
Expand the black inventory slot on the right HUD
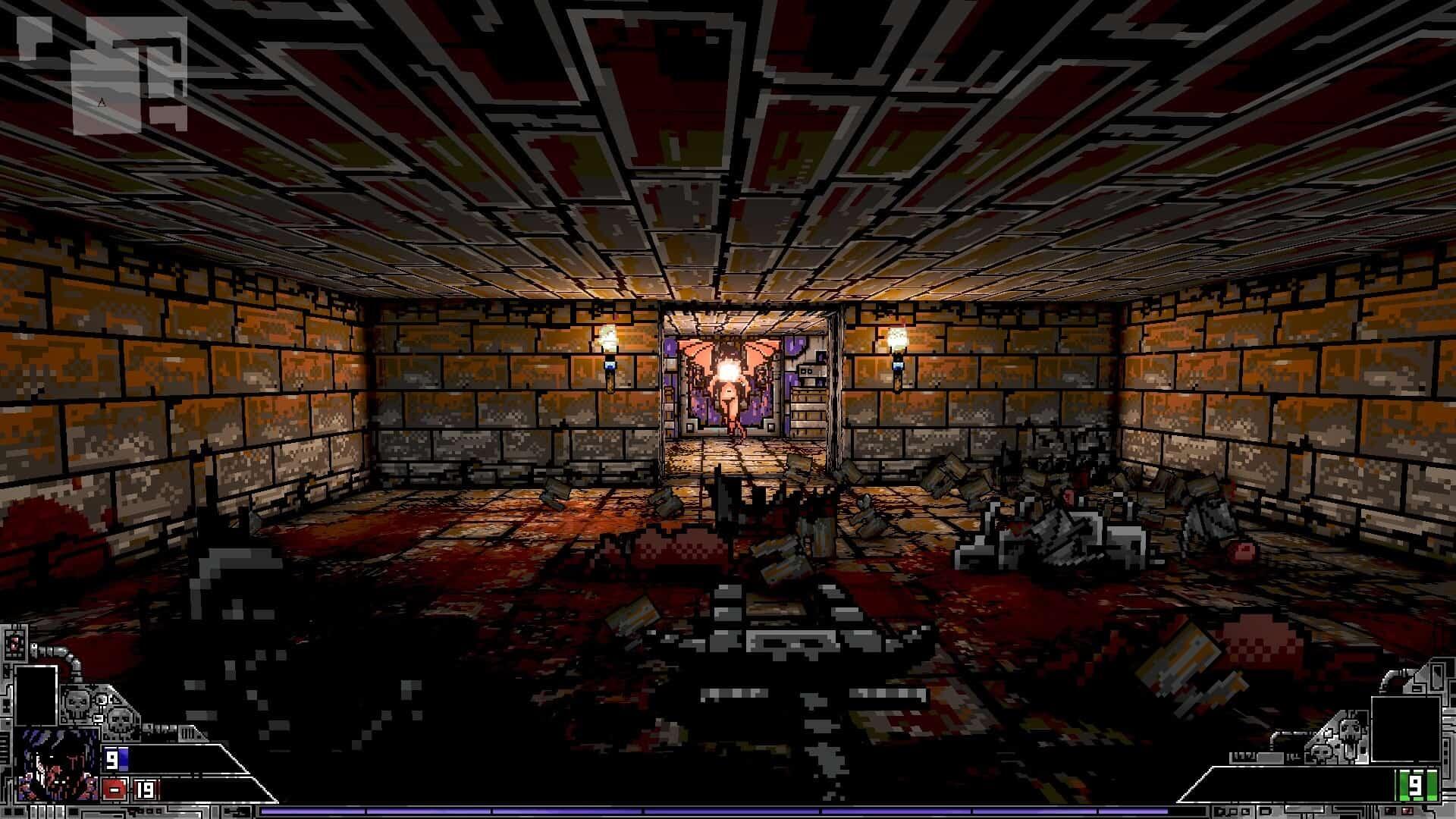(1407, 728)
